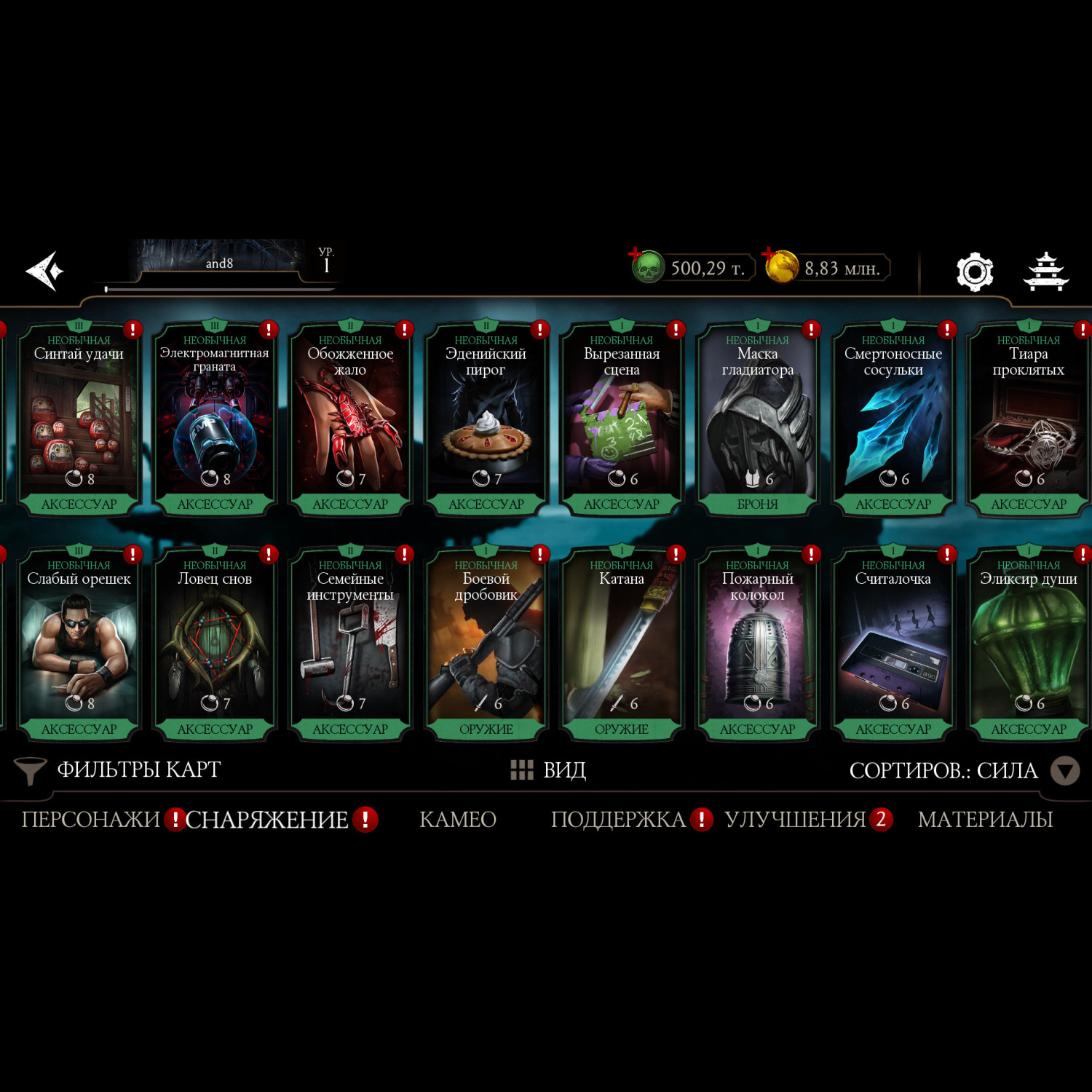The width and height of the screenshot is (1092, 1092).
Task: Open the settings gear menu
Action: (x=974, y=272)
